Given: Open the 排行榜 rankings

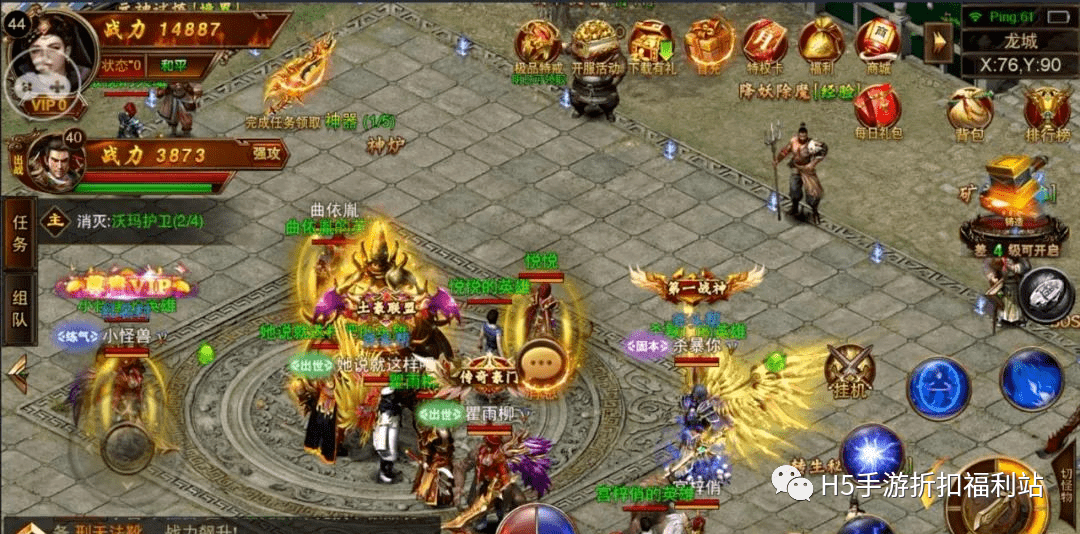Looking at the screenshot, I should (x=1047, y=109).
